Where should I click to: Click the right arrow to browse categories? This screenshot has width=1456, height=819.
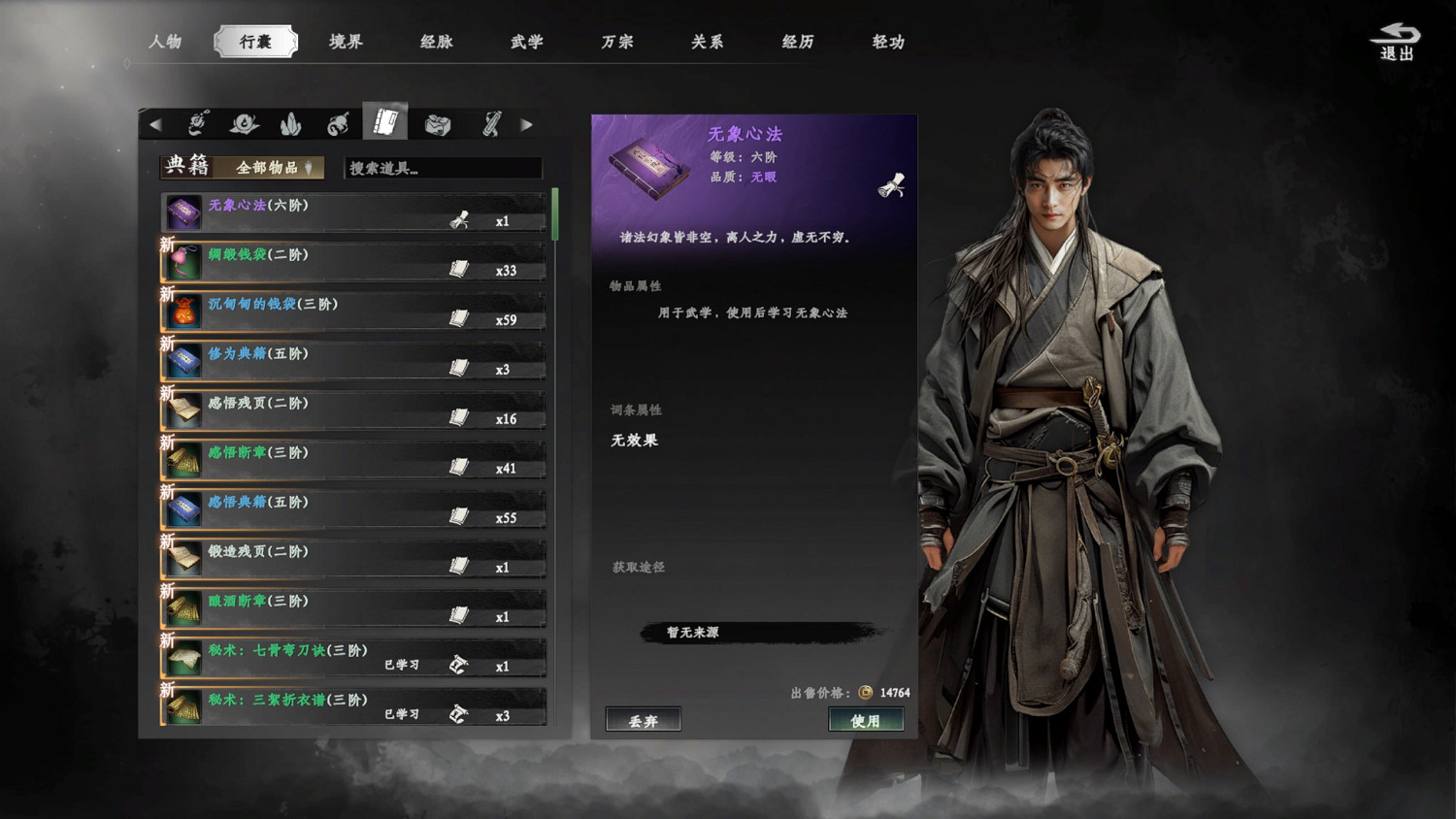tap(527, 124)
